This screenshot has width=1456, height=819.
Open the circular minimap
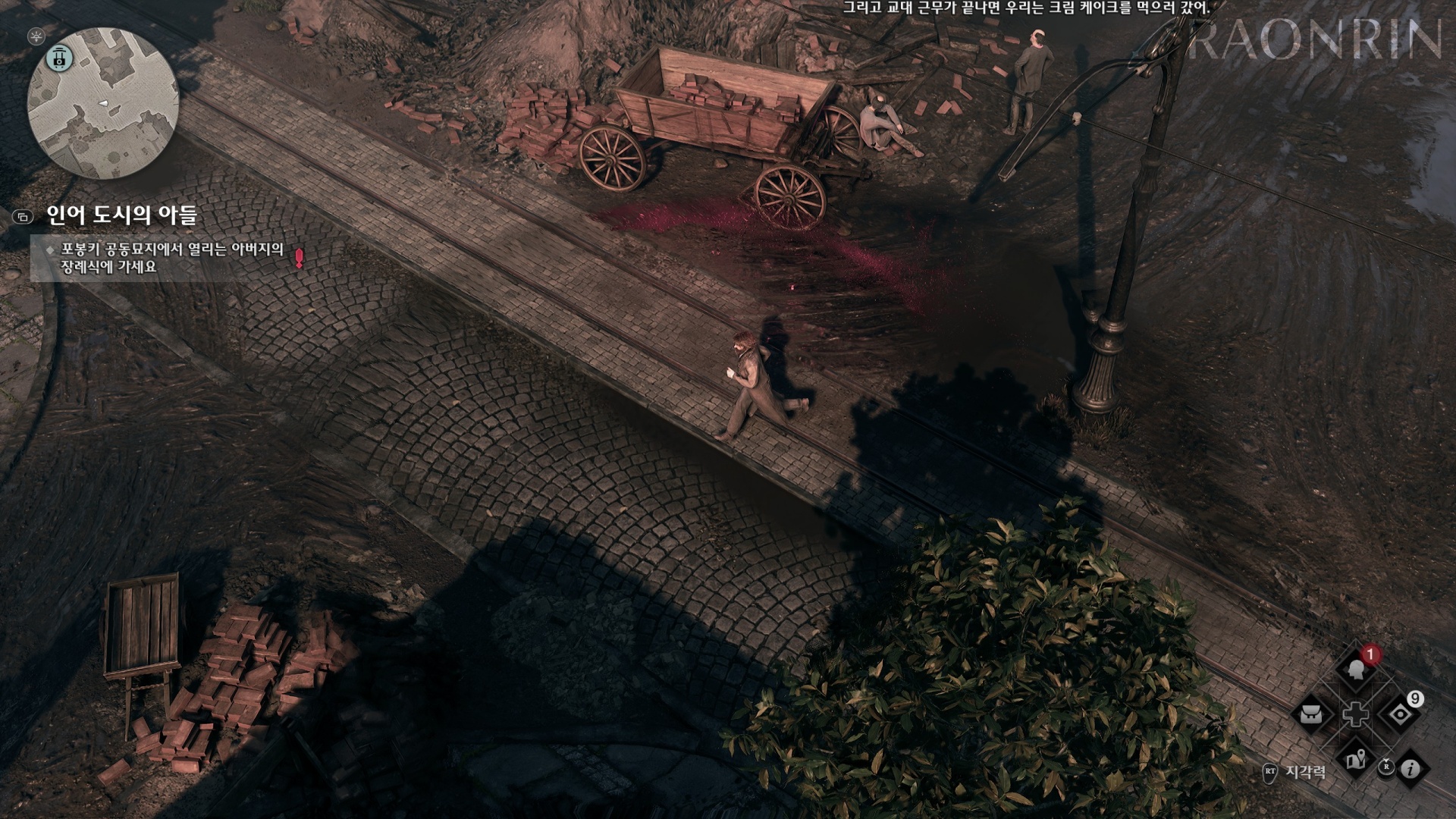click(103, 103)
